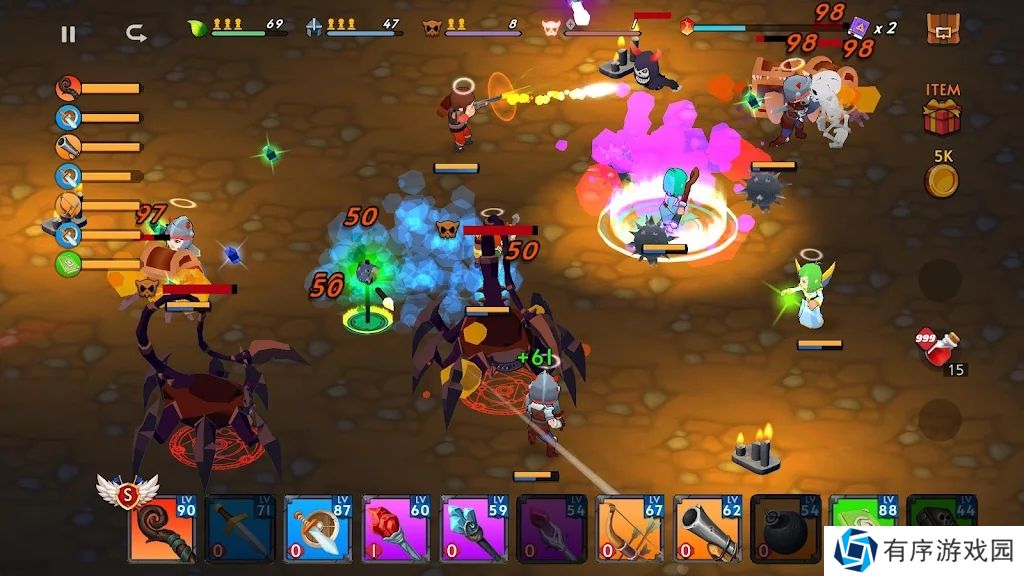The height and width of the screenshot is (576, 1024).
Task: Select the green spellbook hero in party list
Action: [x=68, y=264]
